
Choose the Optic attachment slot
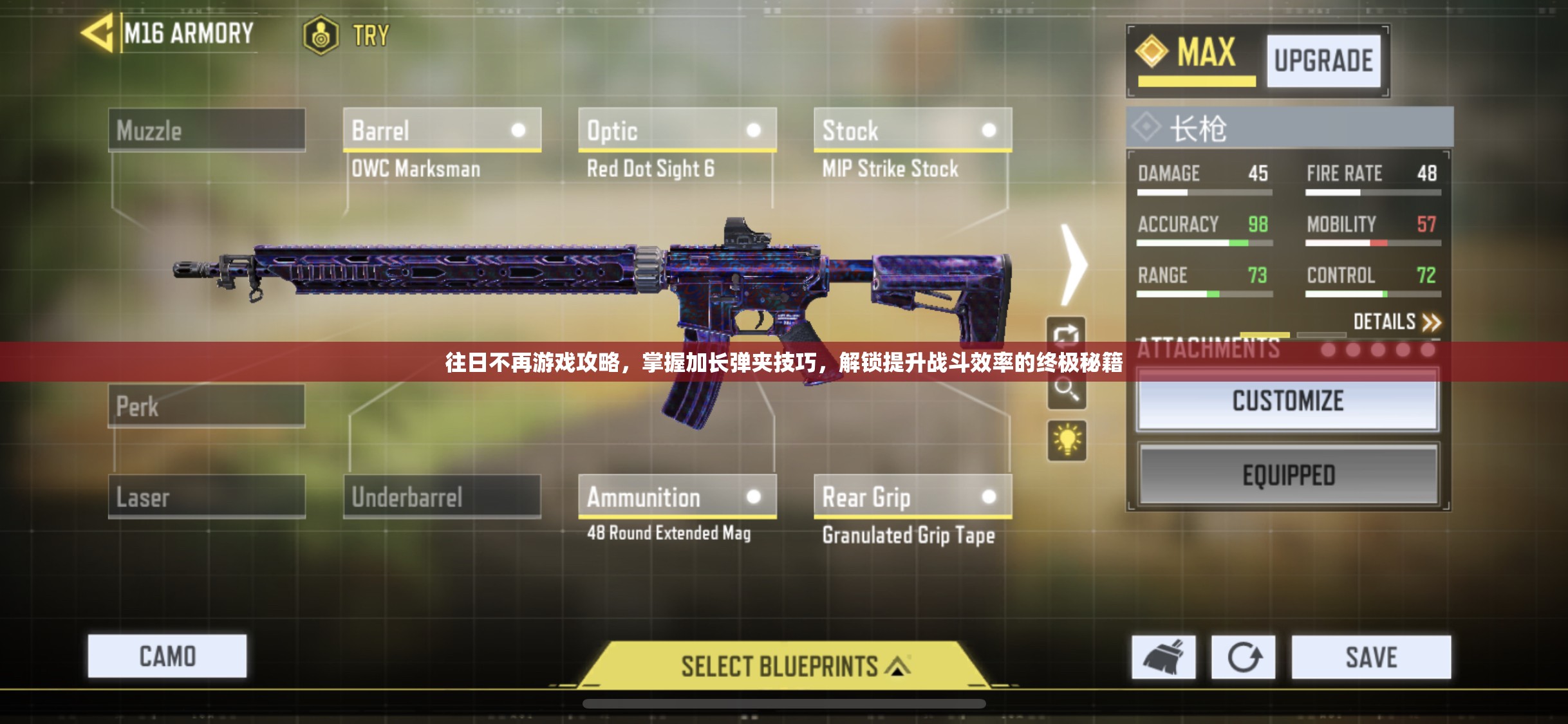click(677, 131)
